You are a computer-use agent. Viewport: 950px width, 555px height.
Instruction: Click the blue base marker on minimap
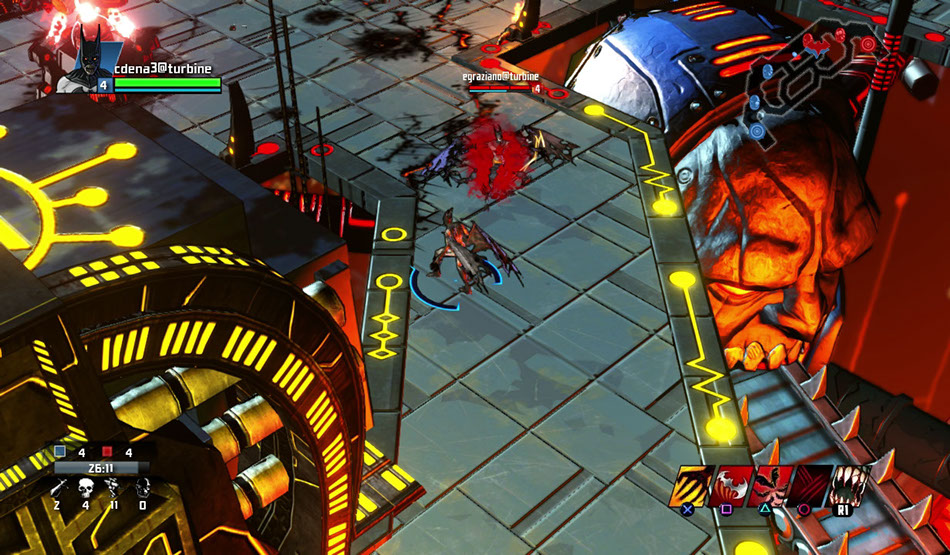pyautogui.click(x=757, y=130)
